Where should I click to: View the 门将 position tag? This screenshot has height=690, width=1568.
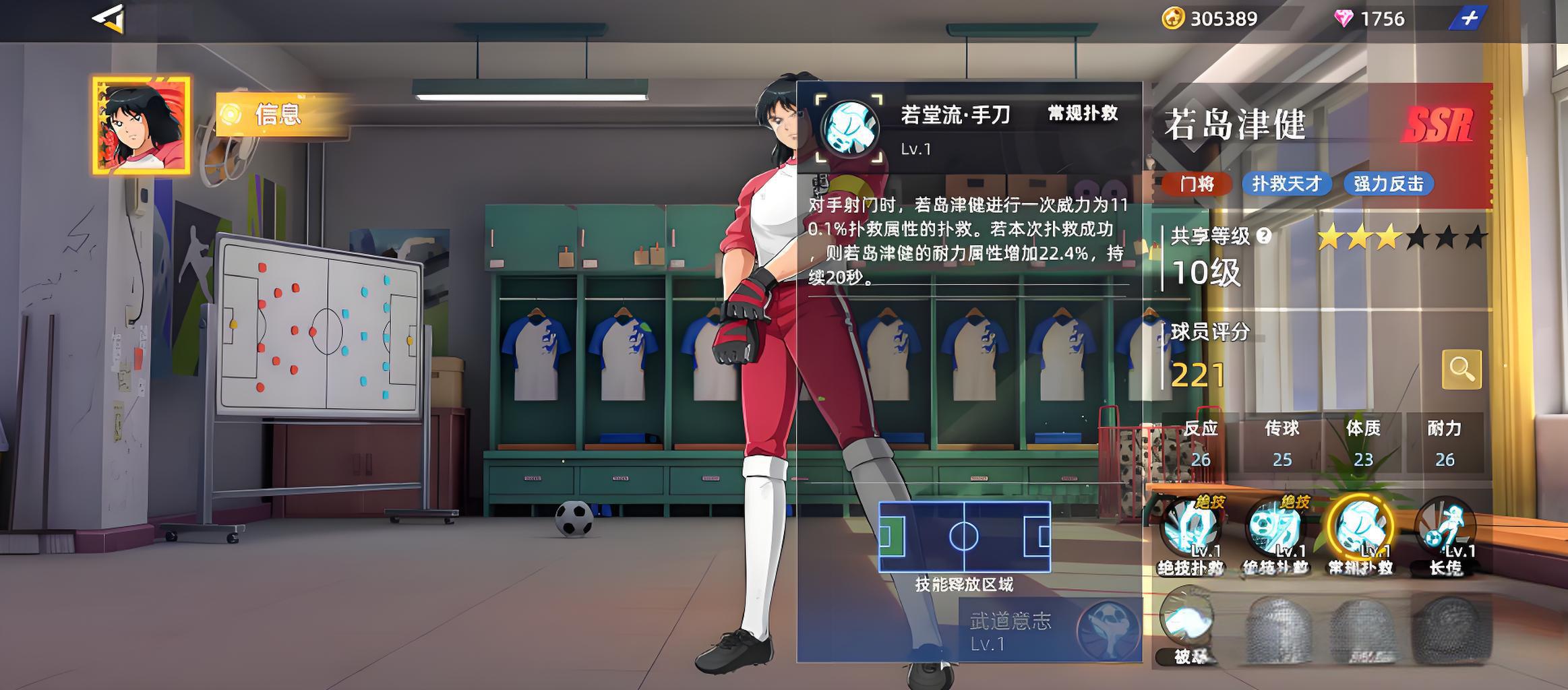pos(1197,184)
